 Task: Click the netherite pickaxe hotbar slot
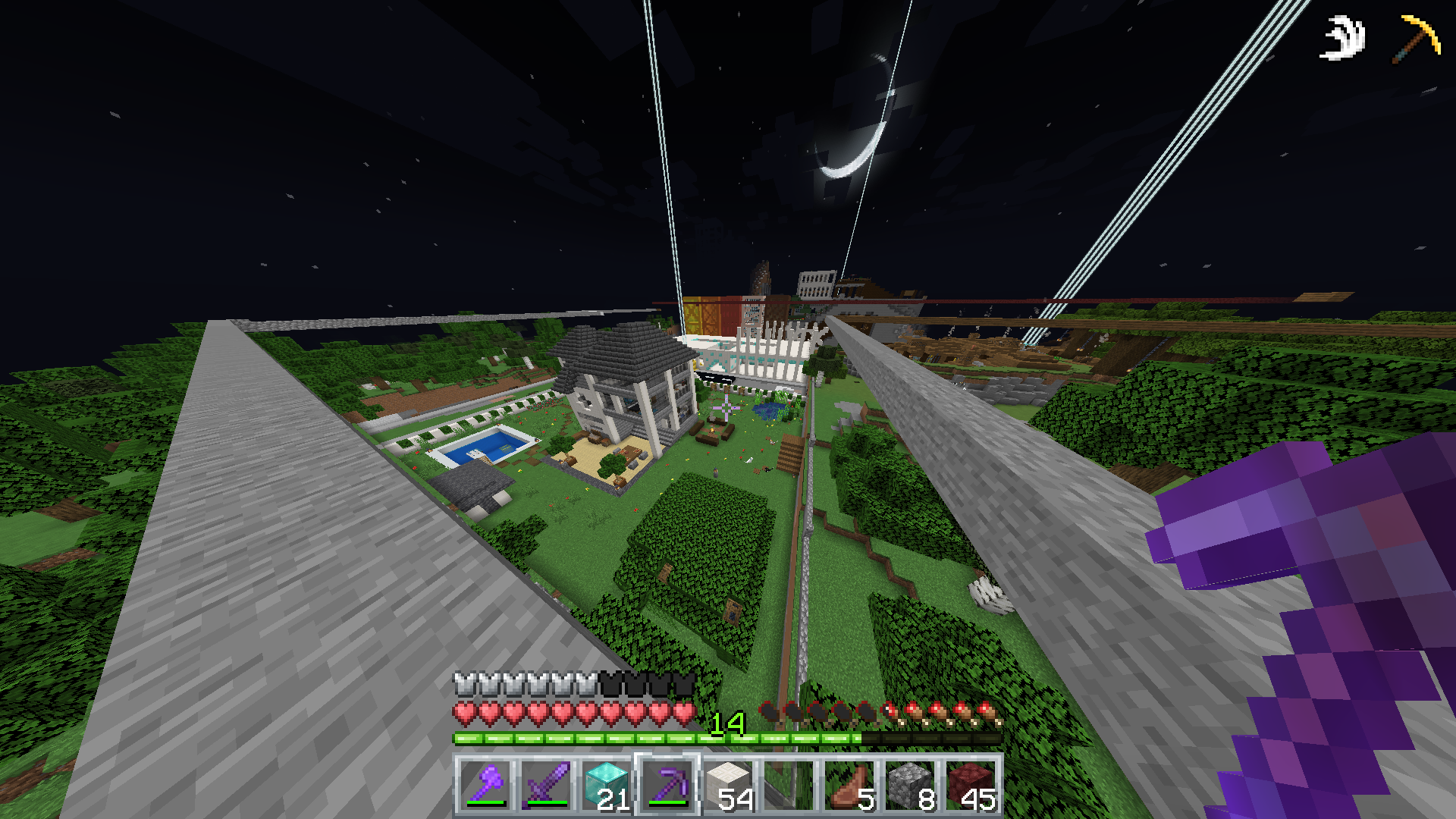pos(667,785)
